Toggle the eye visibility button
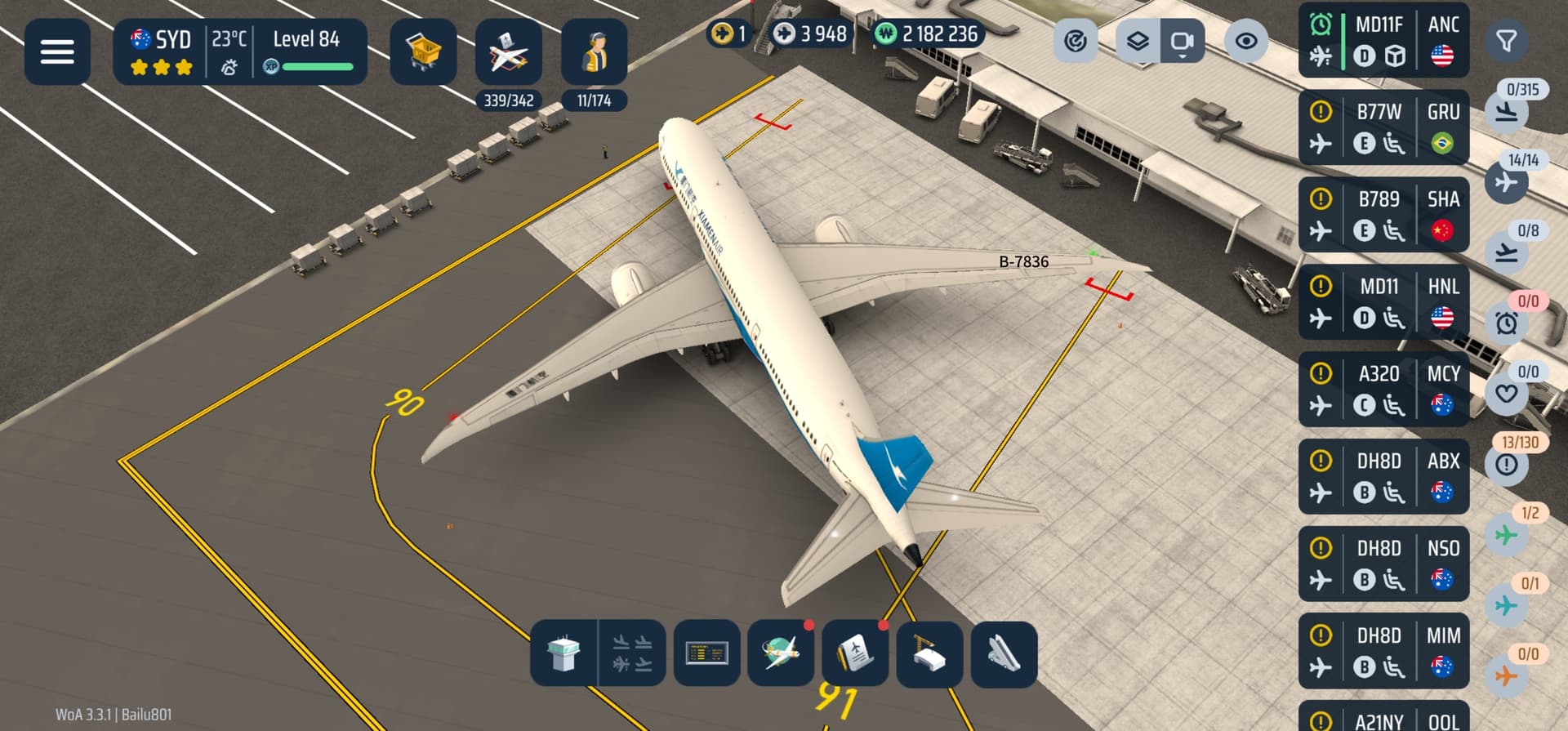Screen dimensions: 1568x731 point(1246,41)
